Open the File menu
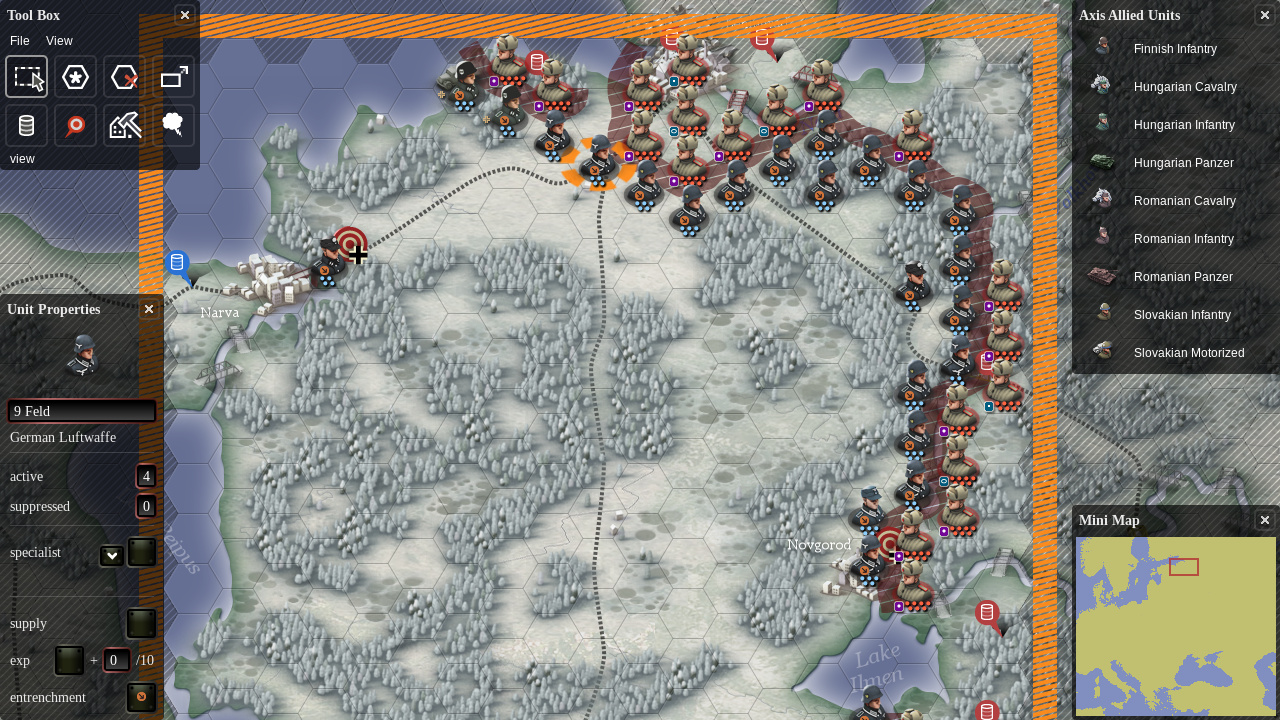 click(x=20, y=41)
